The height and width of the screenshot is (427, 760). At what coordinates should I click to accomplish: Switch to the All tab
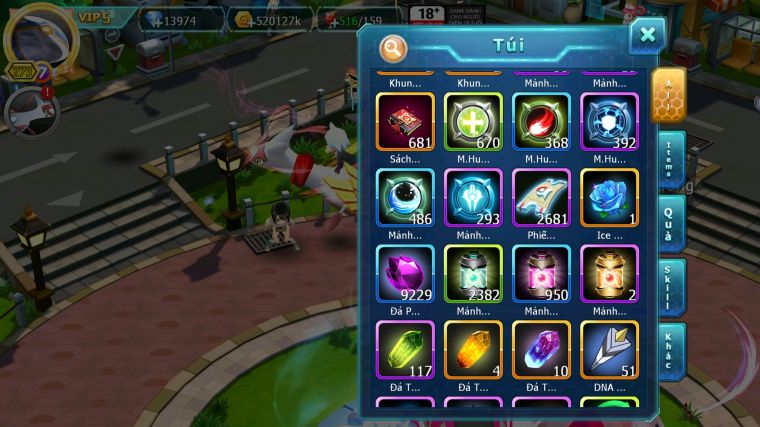coord(668,94)
